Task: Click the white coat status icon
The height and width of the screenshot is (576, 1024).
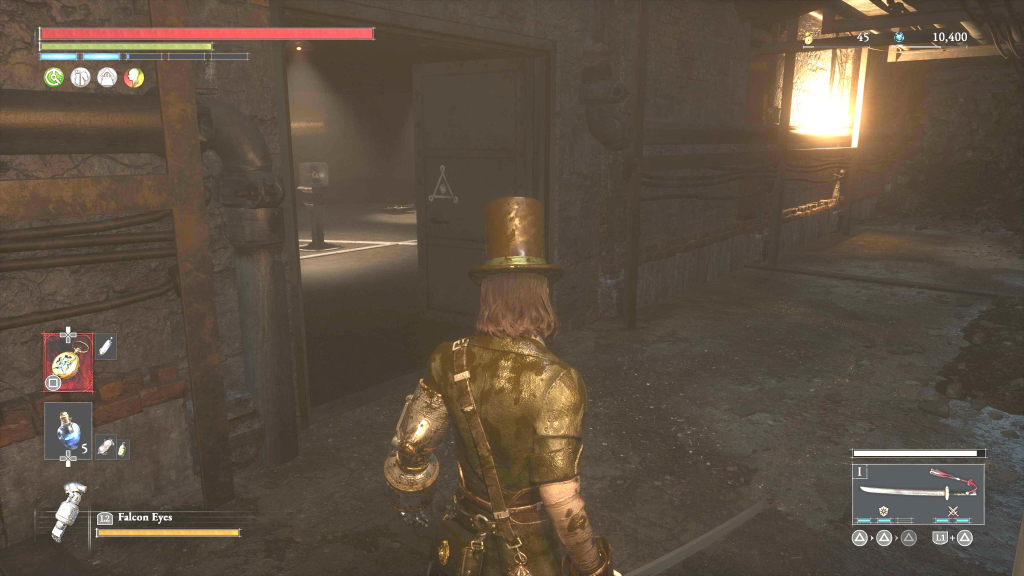Action: click(80, 77)
